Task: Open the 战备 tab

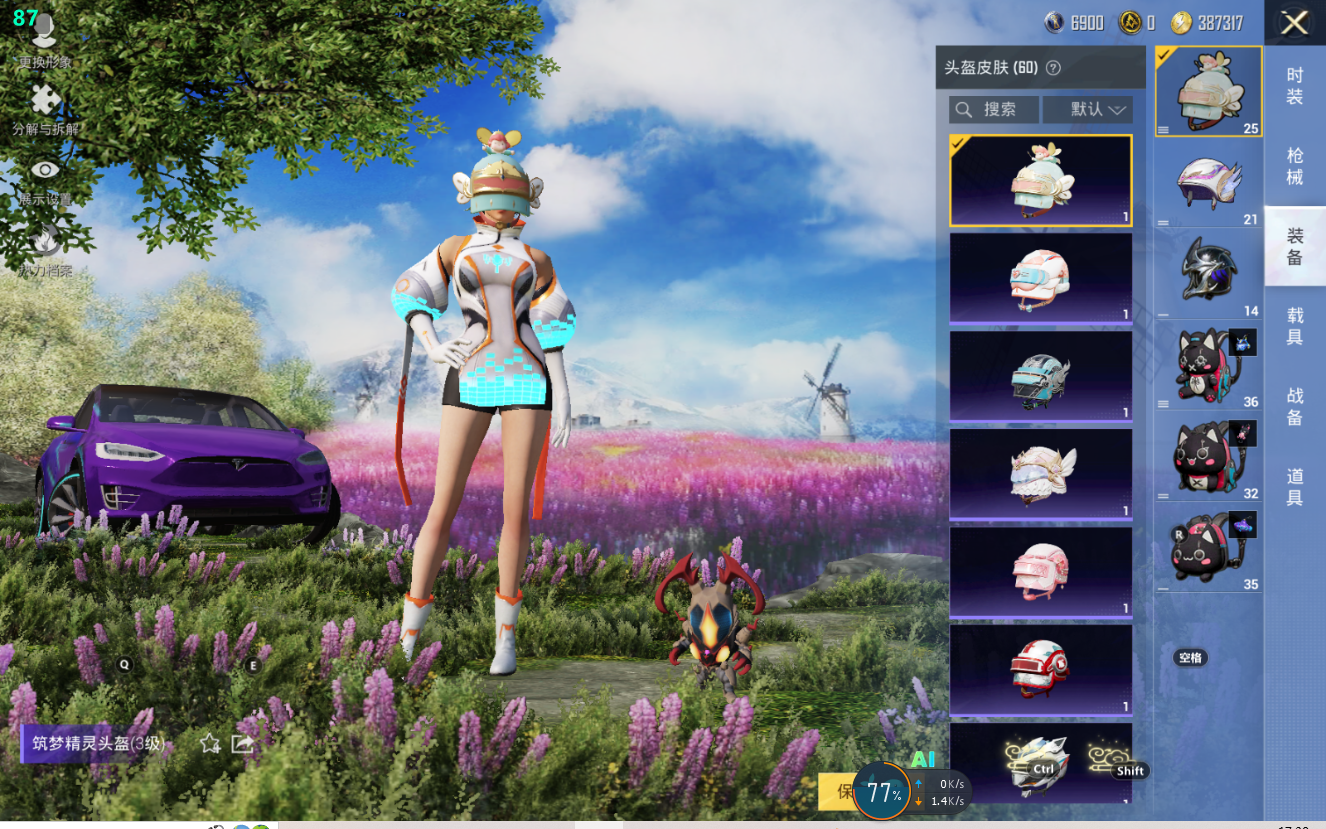Action: (x=1295, y=406)
